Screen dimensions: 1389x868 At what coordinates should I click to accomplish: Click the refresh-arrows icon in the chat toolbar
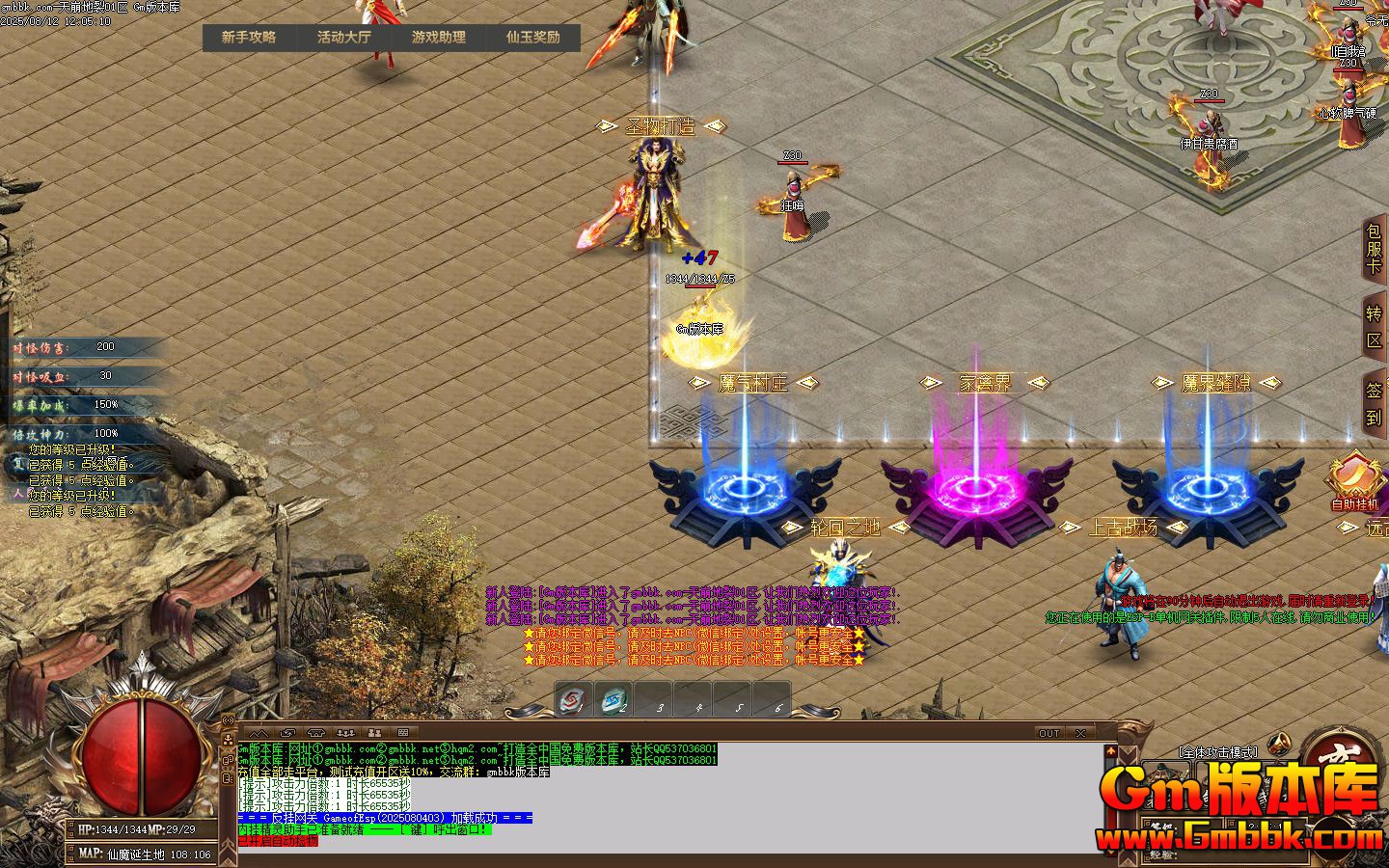coord(286,732)
